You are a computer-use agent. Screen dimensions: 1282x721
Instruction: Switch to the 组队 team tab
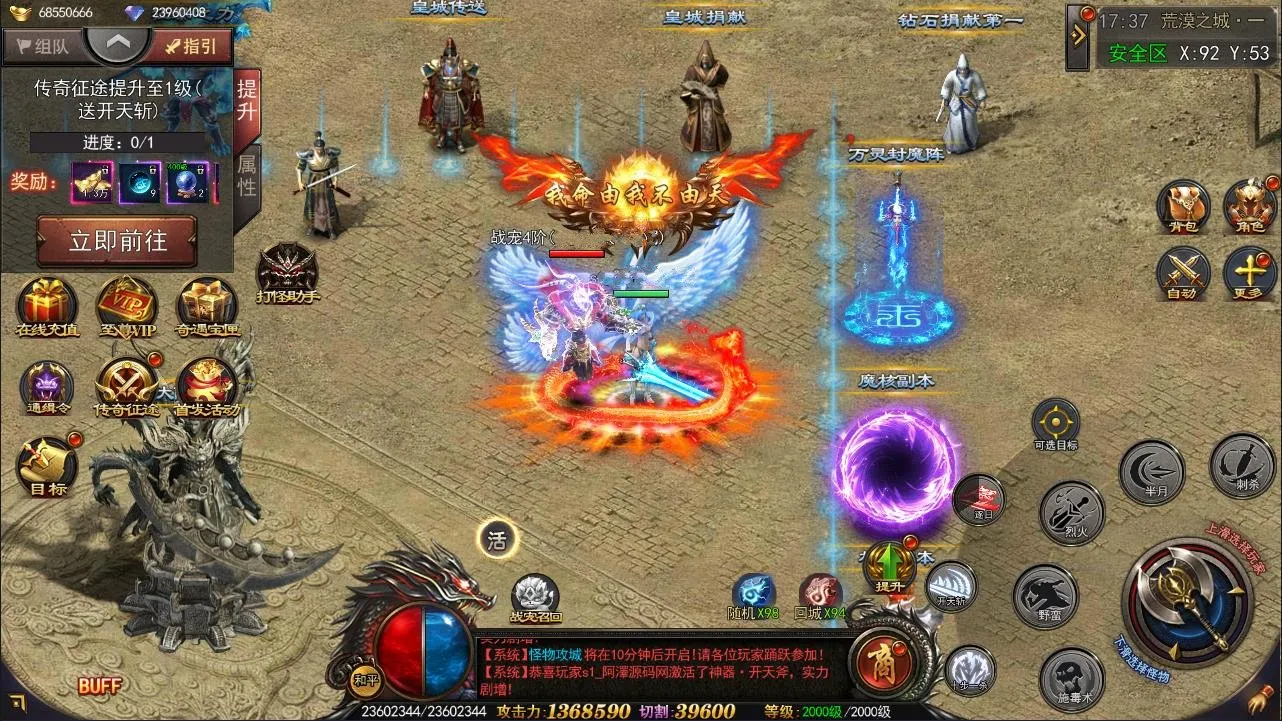tap(43, 45)
